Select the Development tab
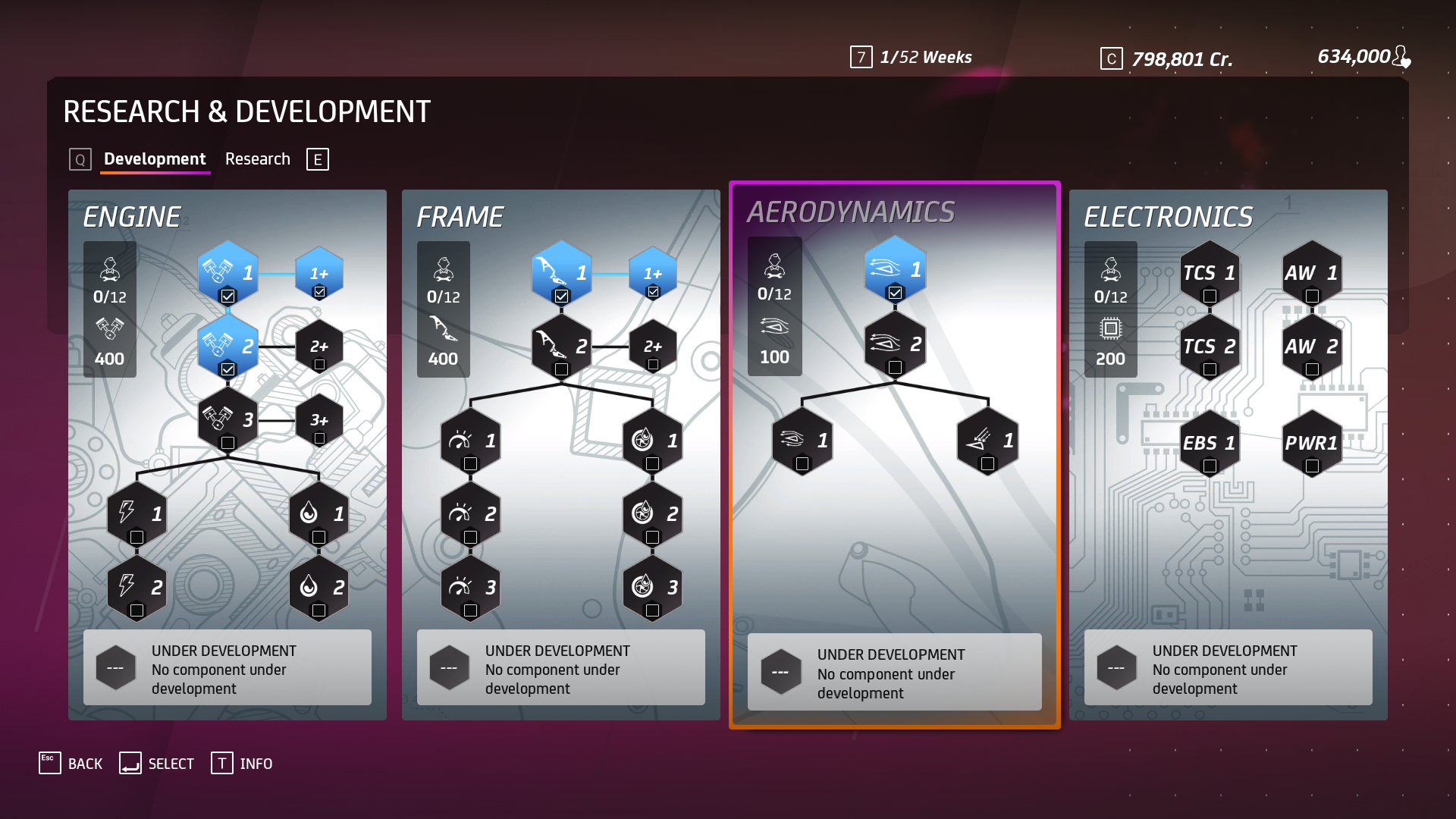 point(155,159)
